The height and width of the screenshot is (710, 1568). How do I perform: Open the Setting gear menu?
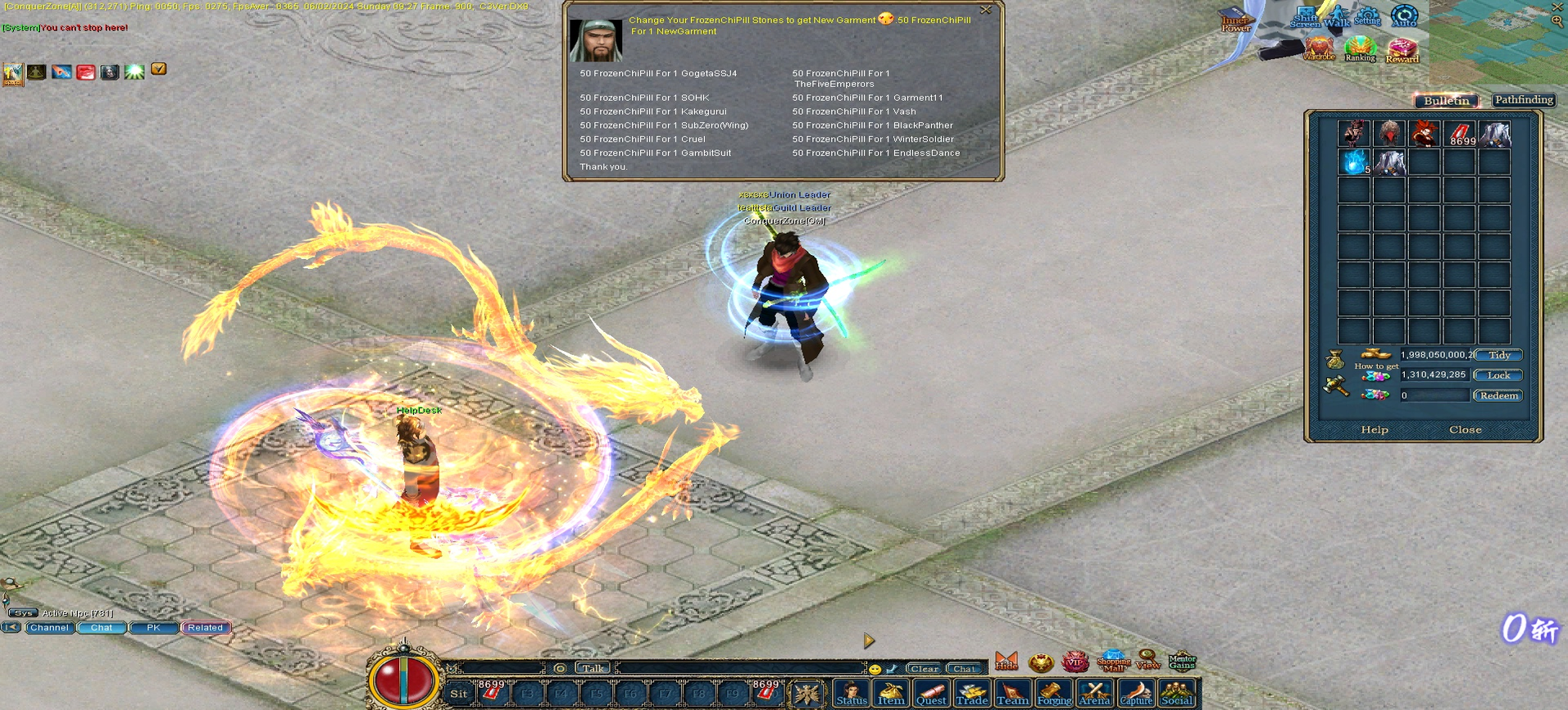click(1366, 16)
